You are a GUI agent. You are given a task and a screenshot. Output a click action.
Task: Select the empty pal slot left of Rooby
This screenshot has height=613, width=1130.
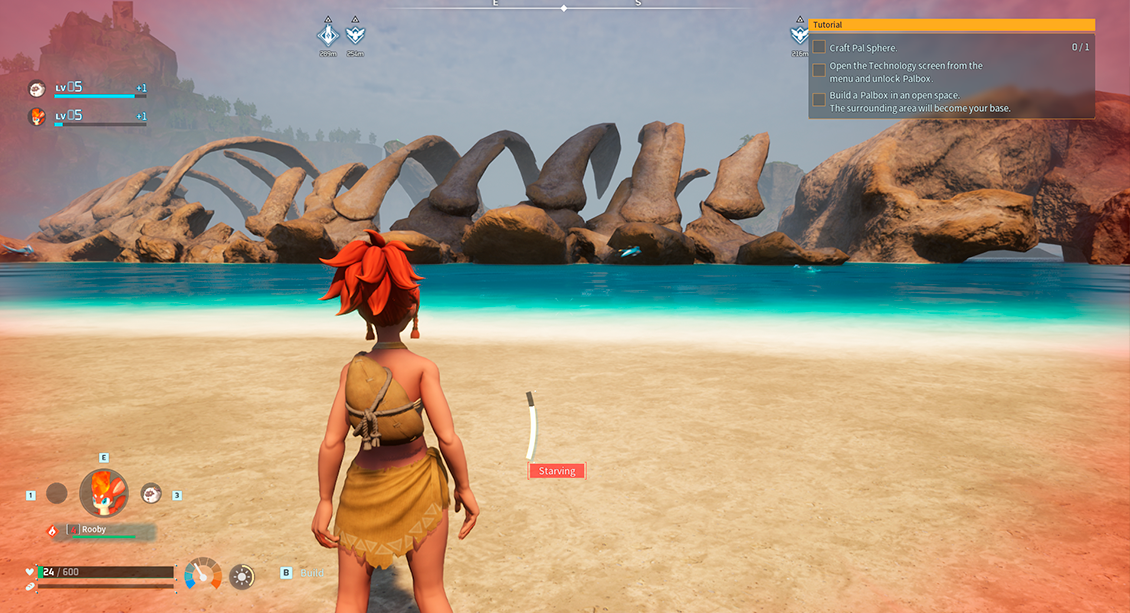(x=57, y=493)
